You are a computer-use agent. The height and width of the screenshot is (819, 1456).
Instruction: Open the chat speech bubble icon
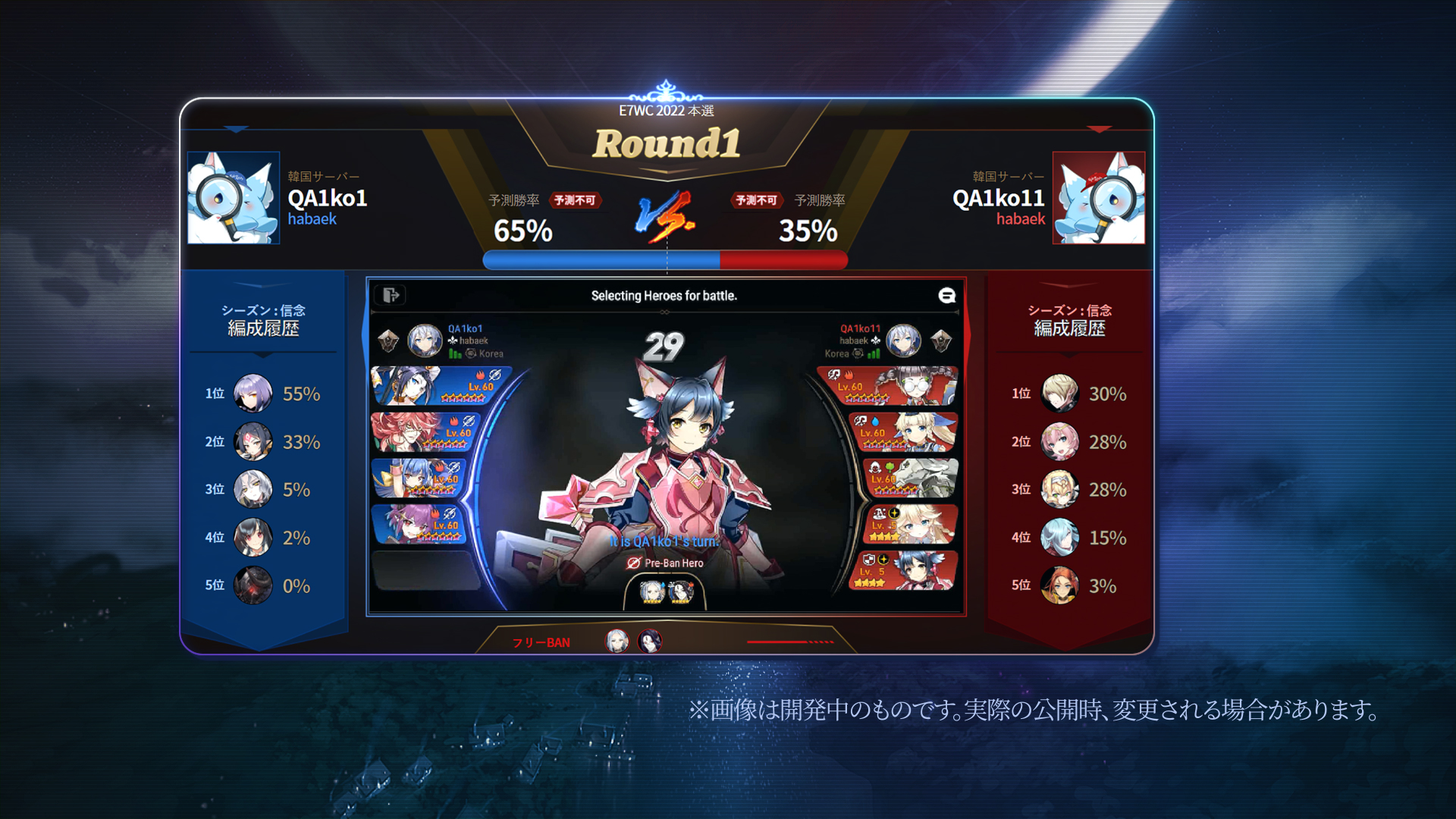pos(946,295)
